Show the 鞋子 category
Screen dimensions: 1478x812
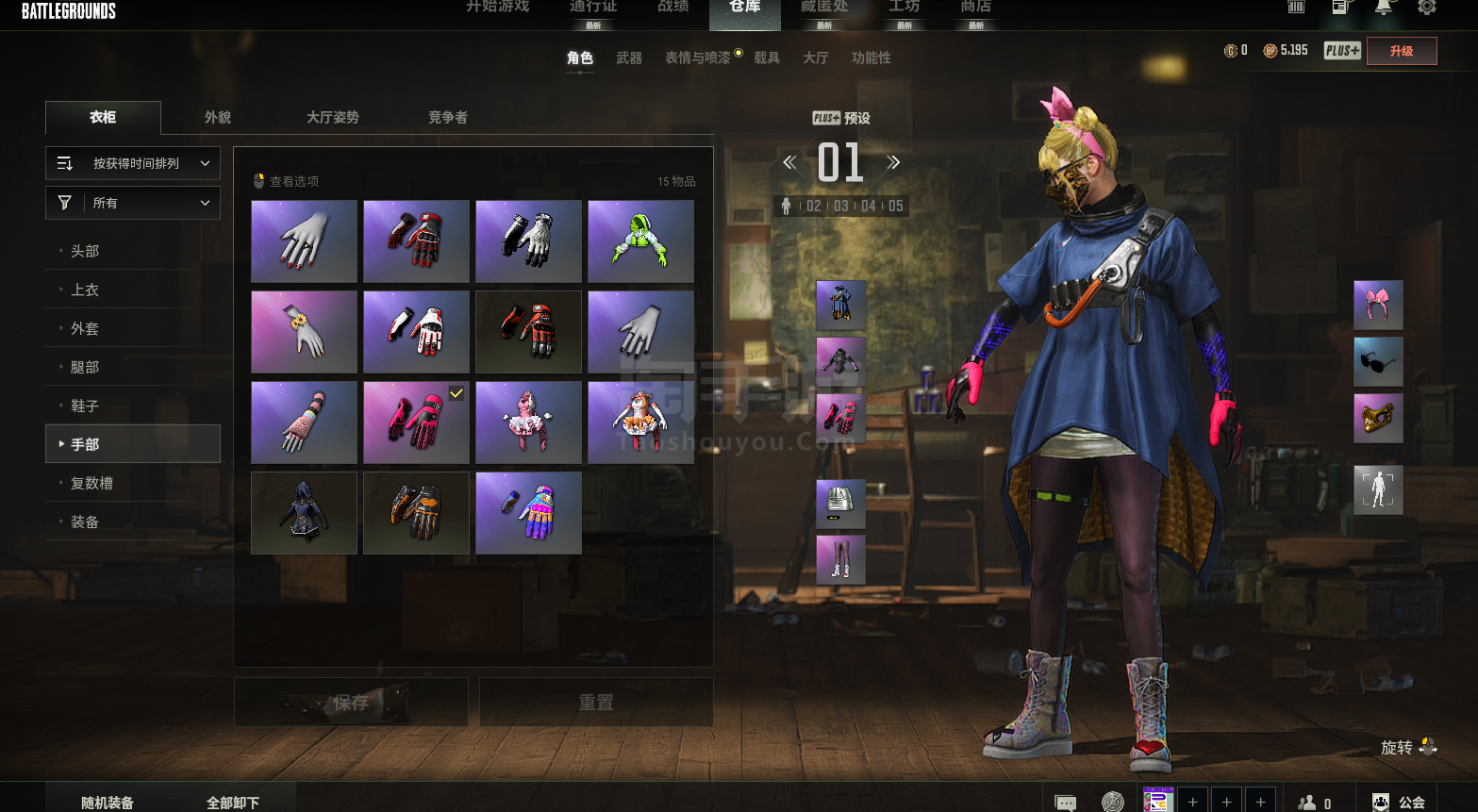pyautogui.click(x=85, y=406)
